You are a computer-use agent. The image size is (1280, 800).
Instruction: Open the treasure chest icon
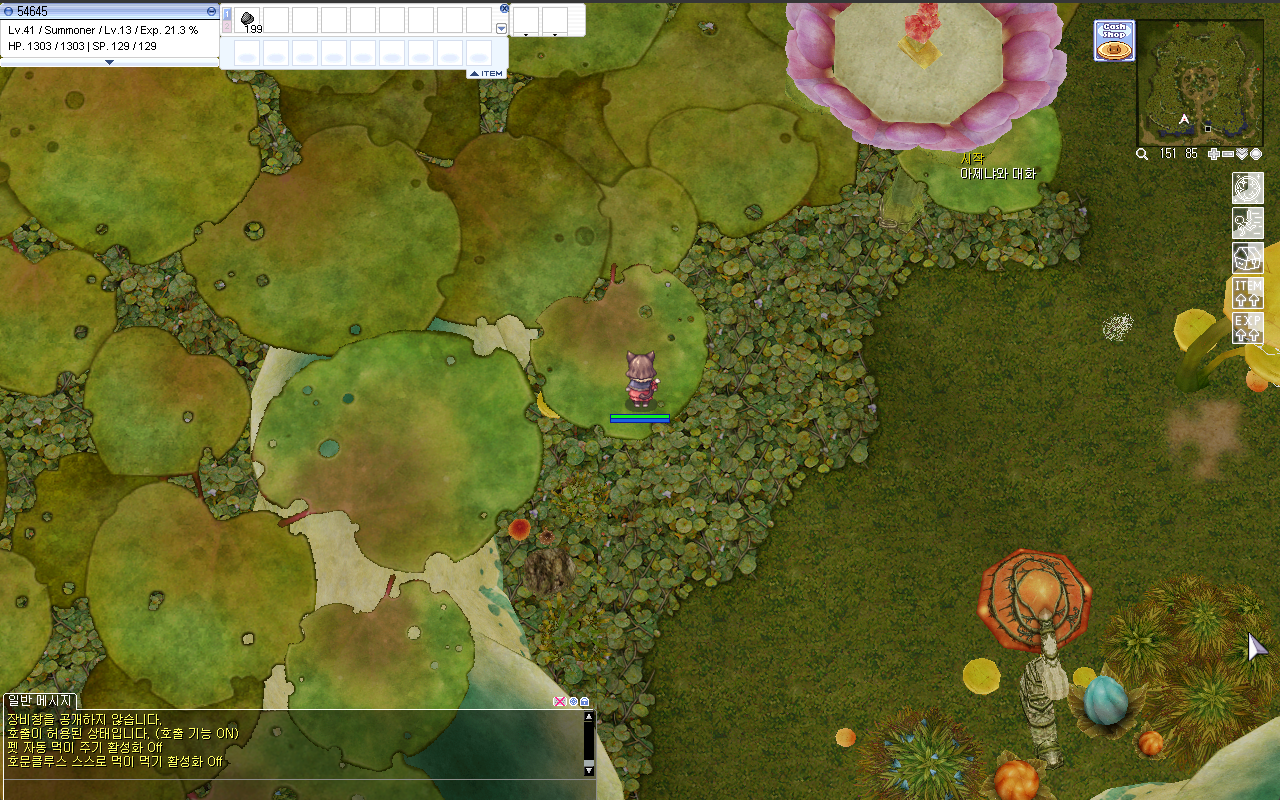(1247, 257)
